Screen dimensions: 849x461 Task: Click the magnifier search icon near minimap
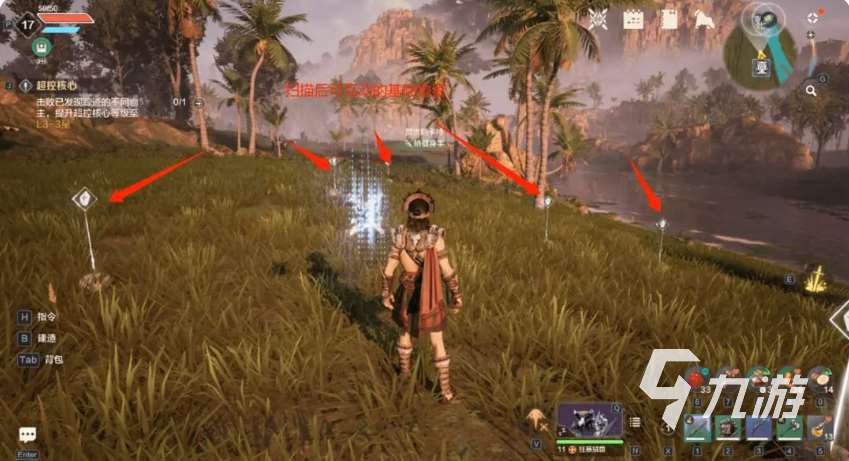pos(811,91)
